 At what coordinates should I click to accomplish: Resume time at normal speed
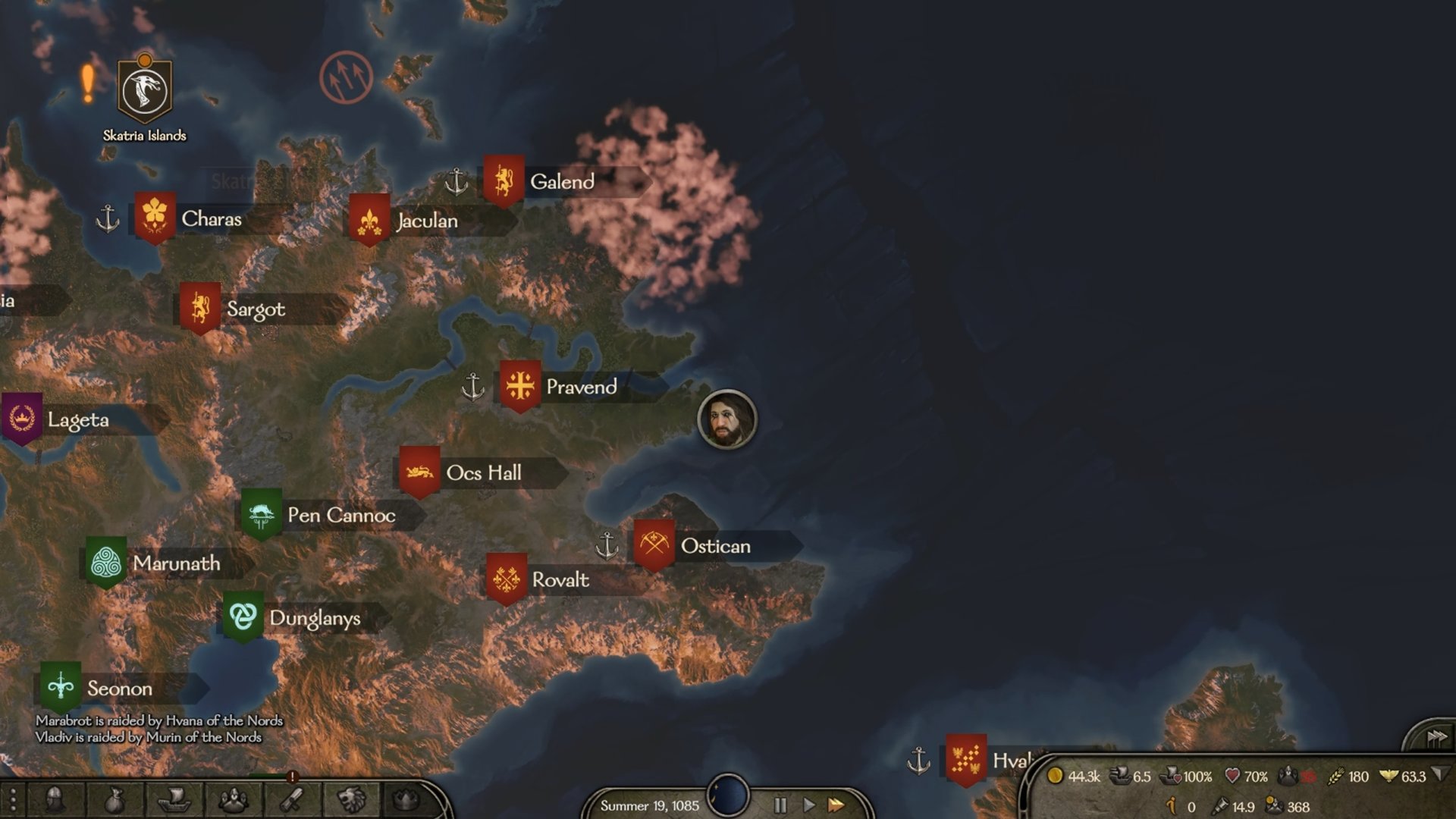point(808,805)
